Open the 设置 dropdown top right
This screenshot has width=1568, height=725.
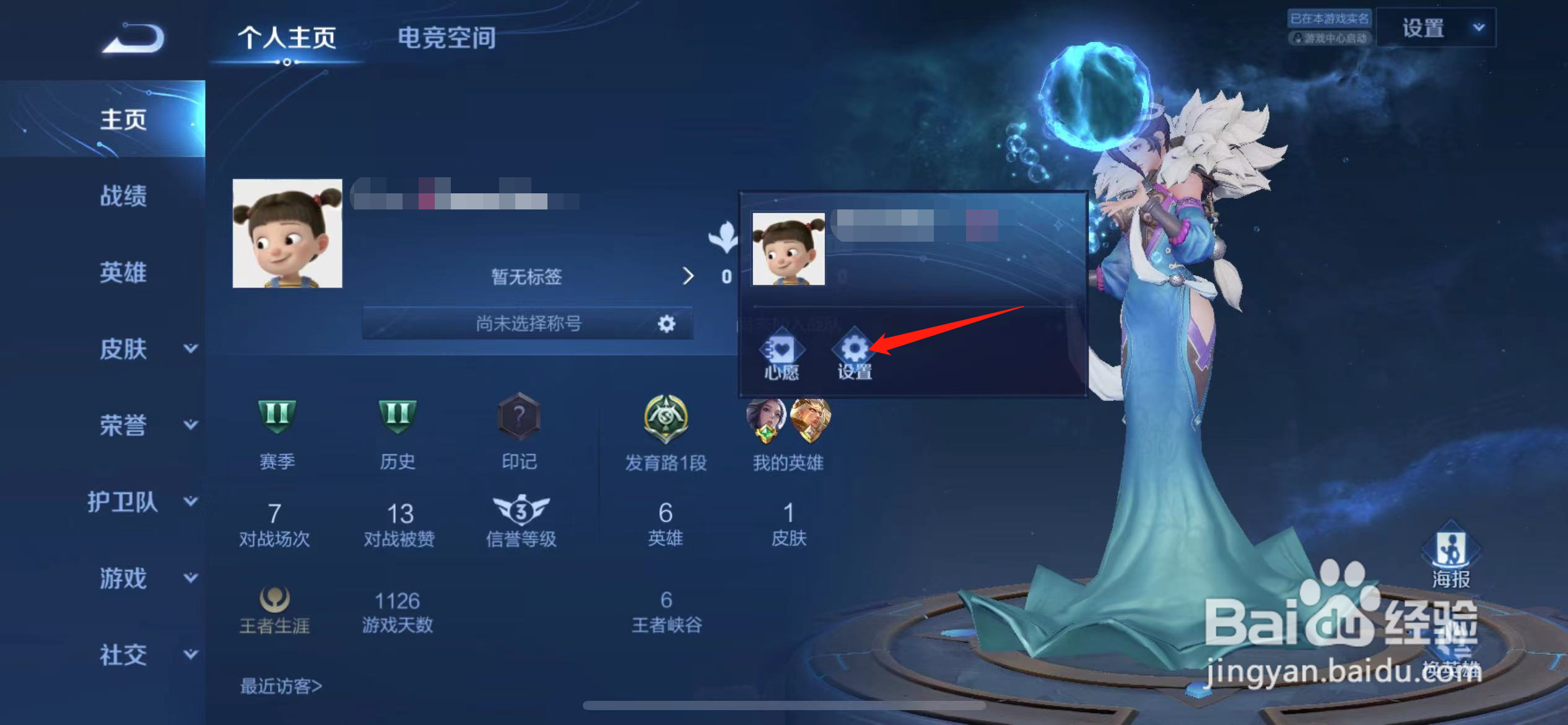1437,27
